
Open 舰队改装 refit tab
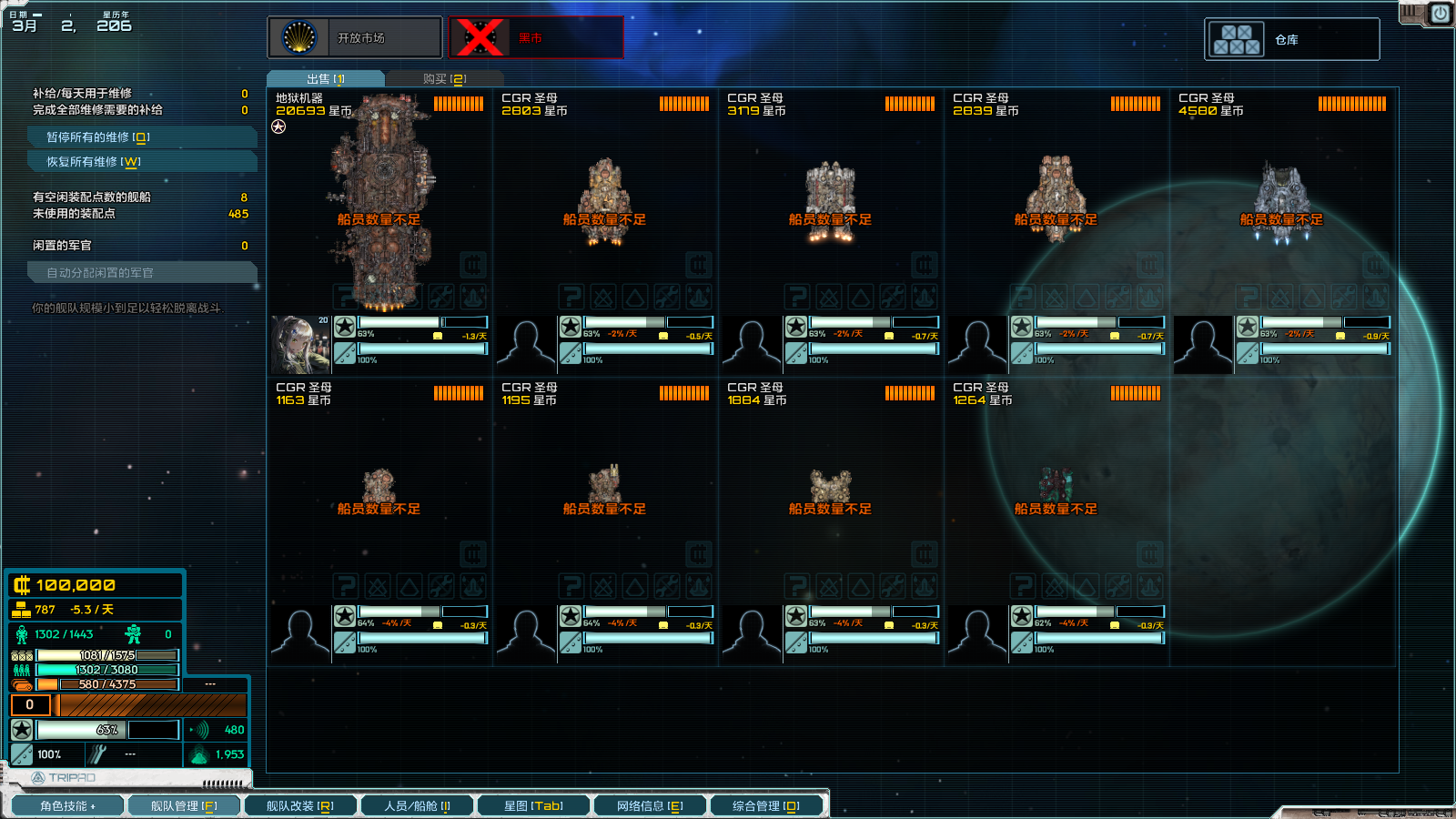tap(299, 806)
